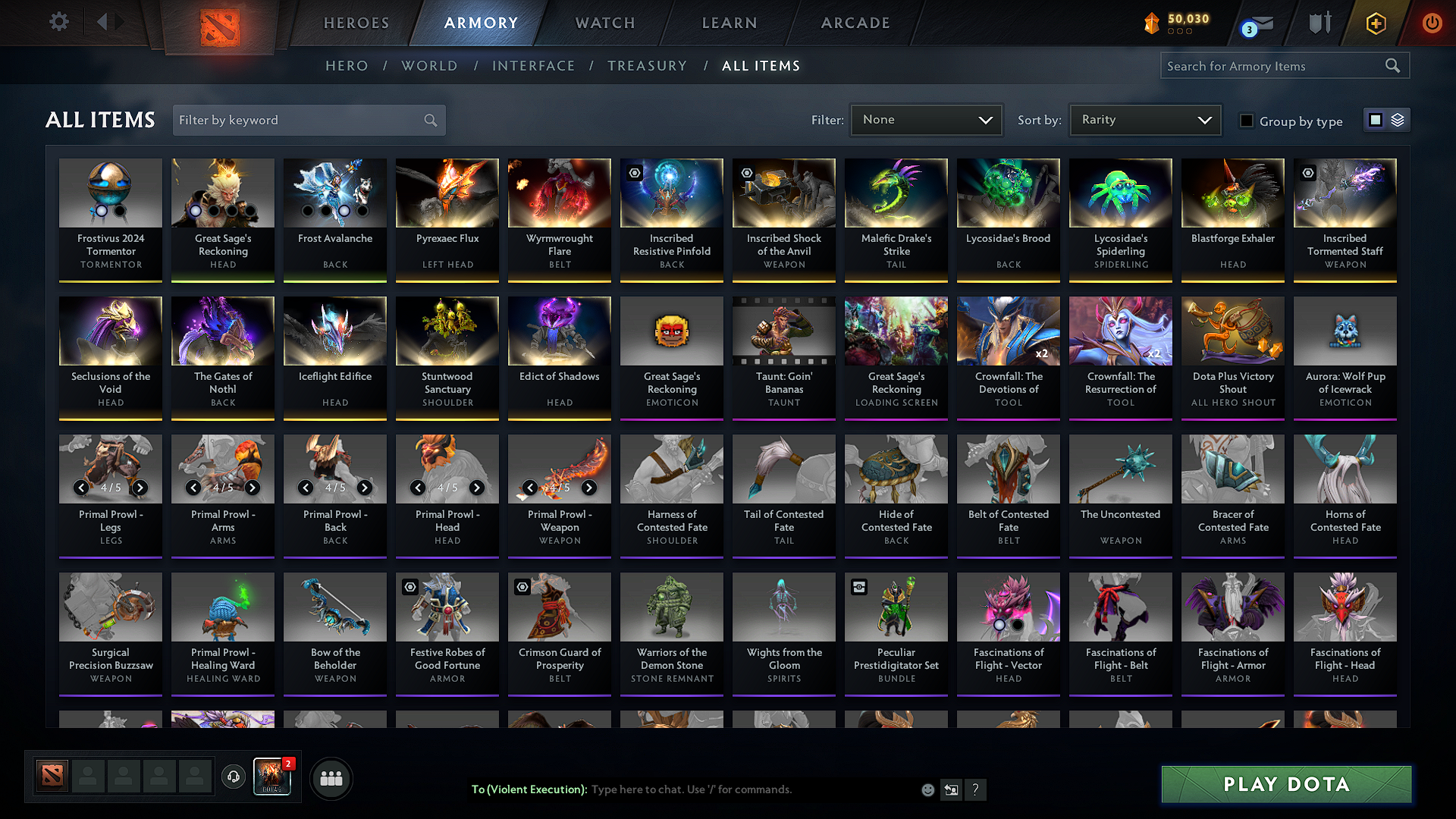Select the Frost Avalanche item thumbnail
This screenshot has width=1456, height=819.
click(334, 193)
